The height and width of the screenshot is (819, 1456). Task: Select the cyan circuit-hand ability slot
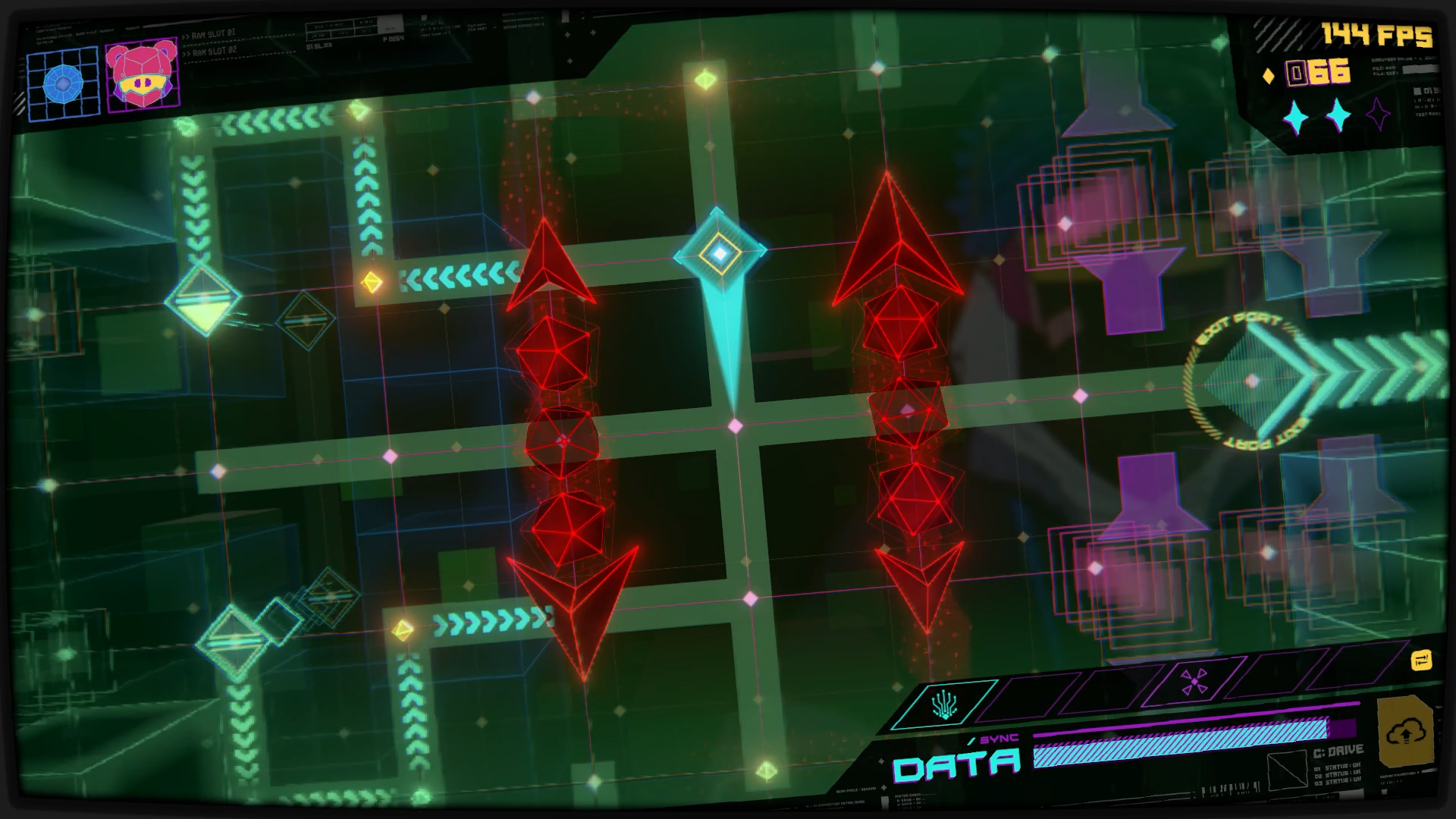point(944,704)
